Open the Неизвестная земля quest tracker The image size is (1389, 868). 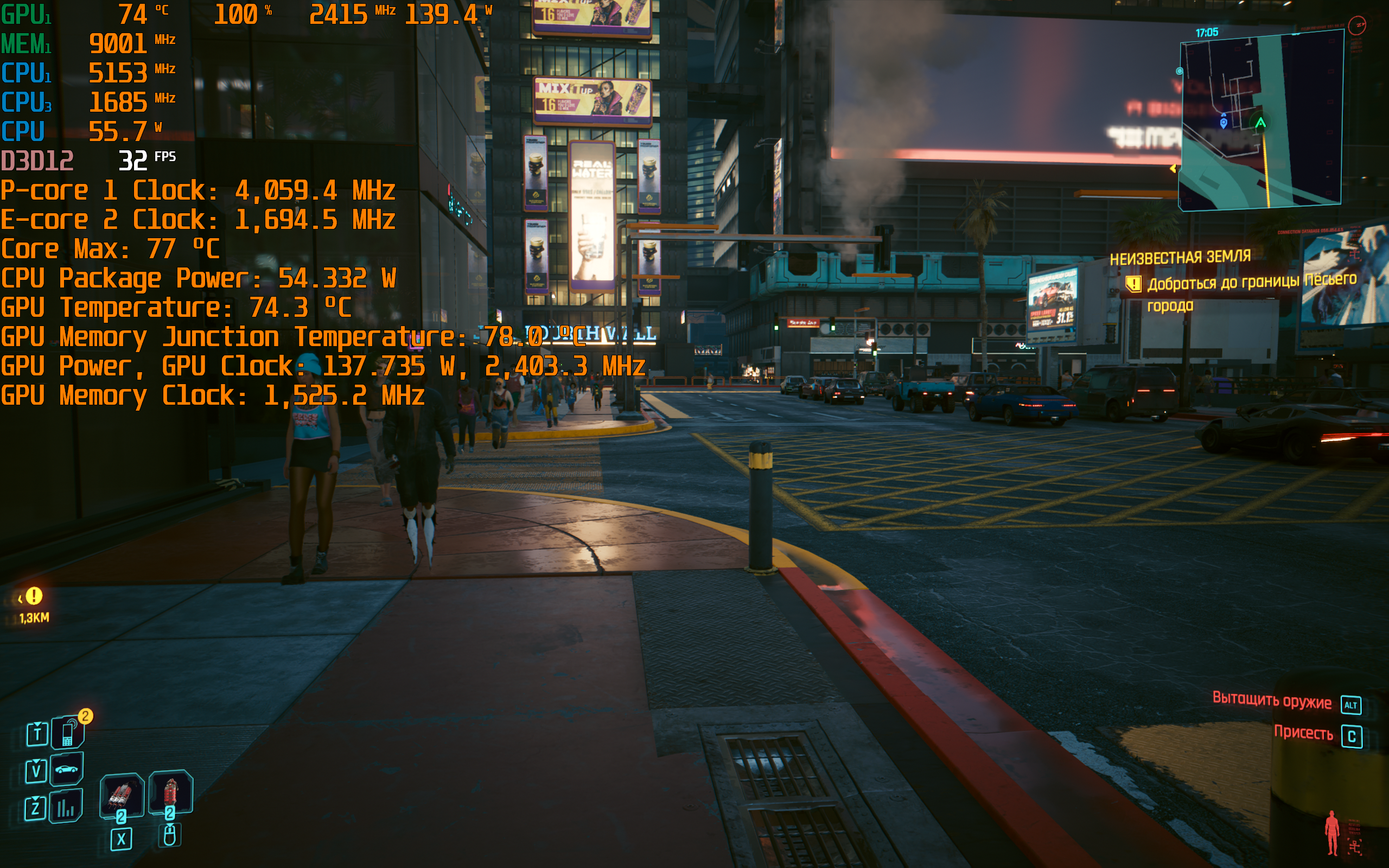pyautogui.click(x=1180, y=258)
